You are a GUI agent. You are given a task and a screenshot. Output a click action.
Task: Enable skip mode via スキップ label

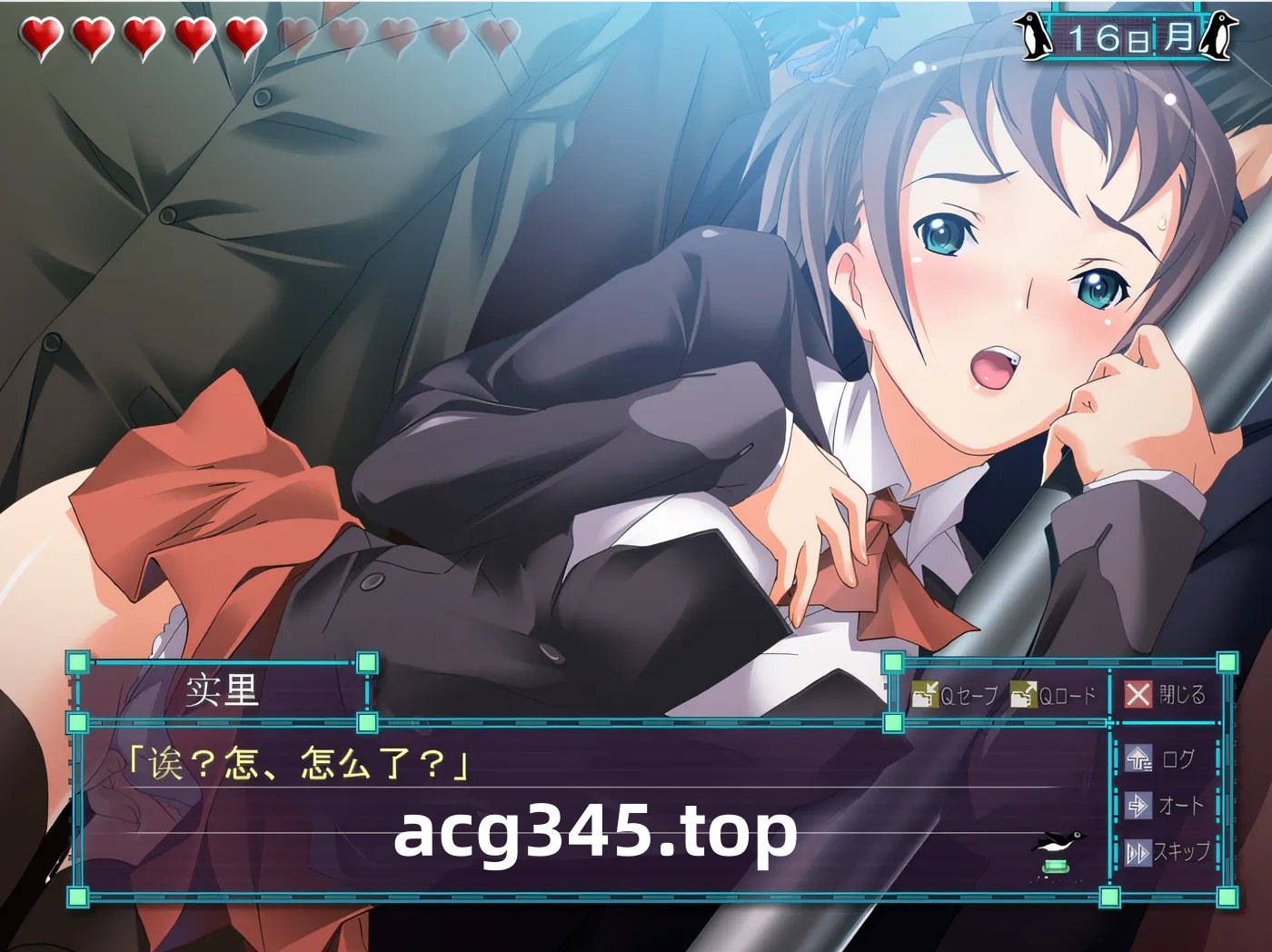click(1181, 853)
